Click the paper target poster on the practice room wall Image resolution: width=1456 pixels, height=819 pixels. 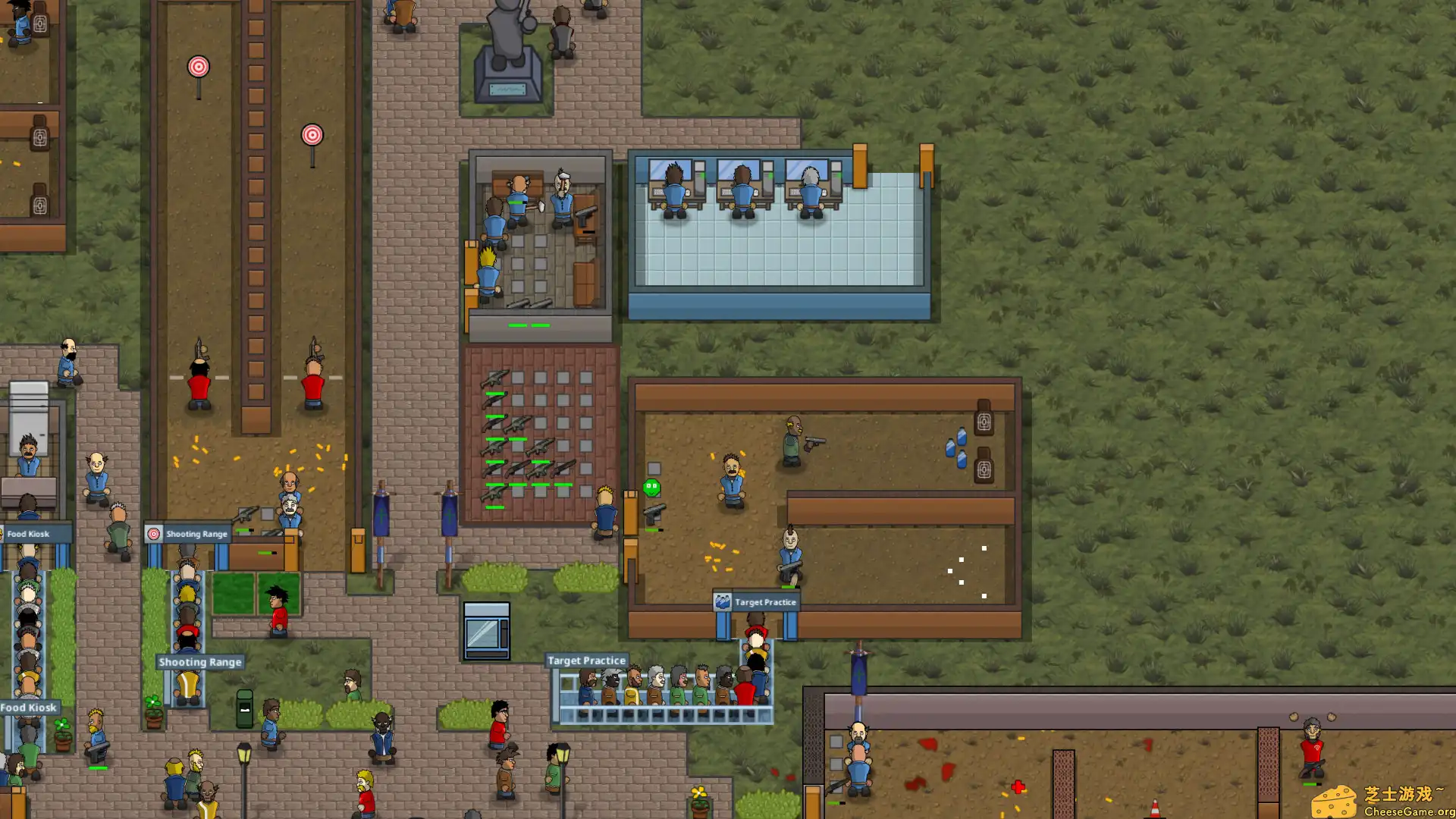(984, 422)
